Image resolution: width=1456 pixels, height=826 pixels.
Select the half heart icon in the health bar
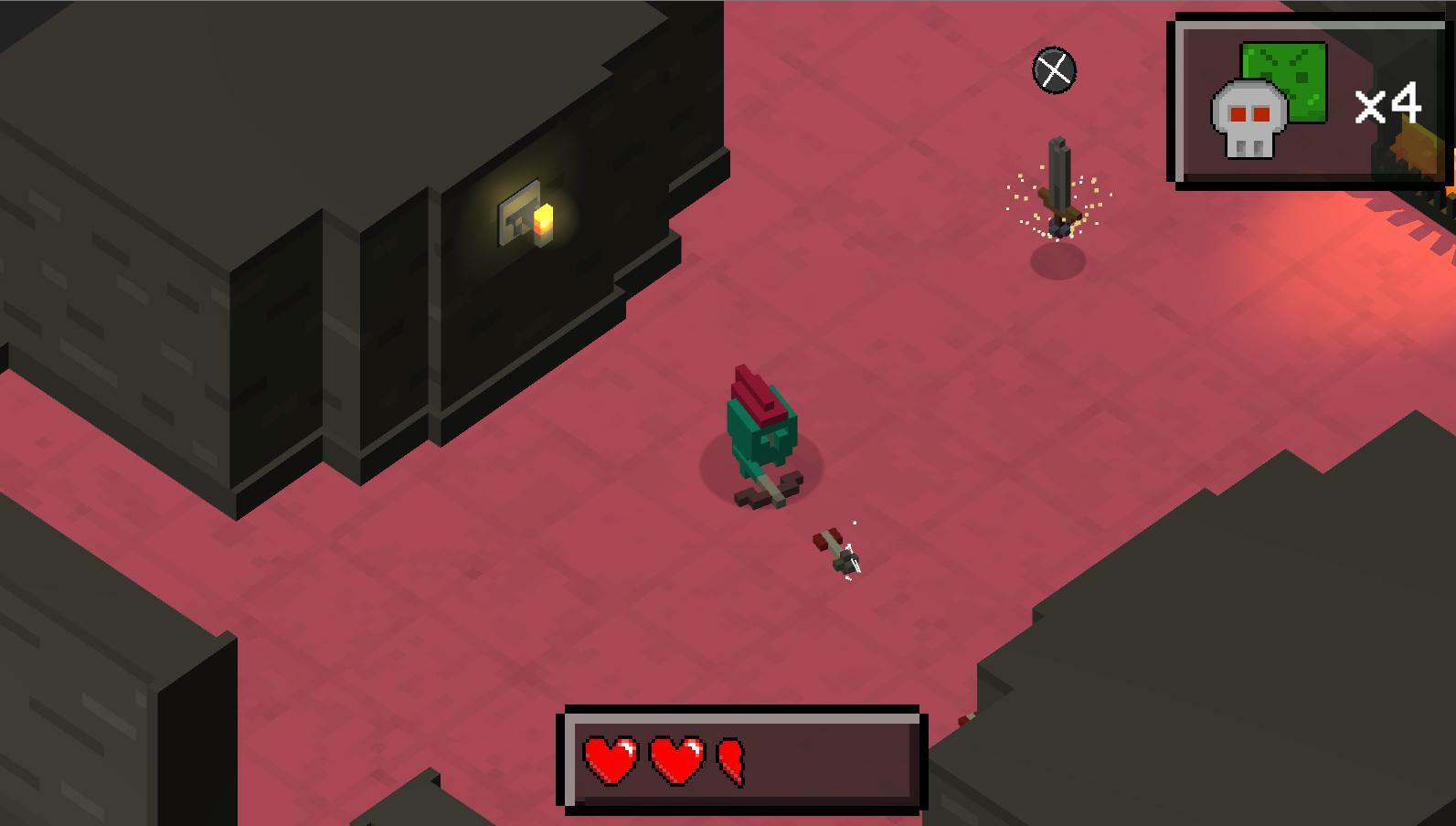click(731, 760)
